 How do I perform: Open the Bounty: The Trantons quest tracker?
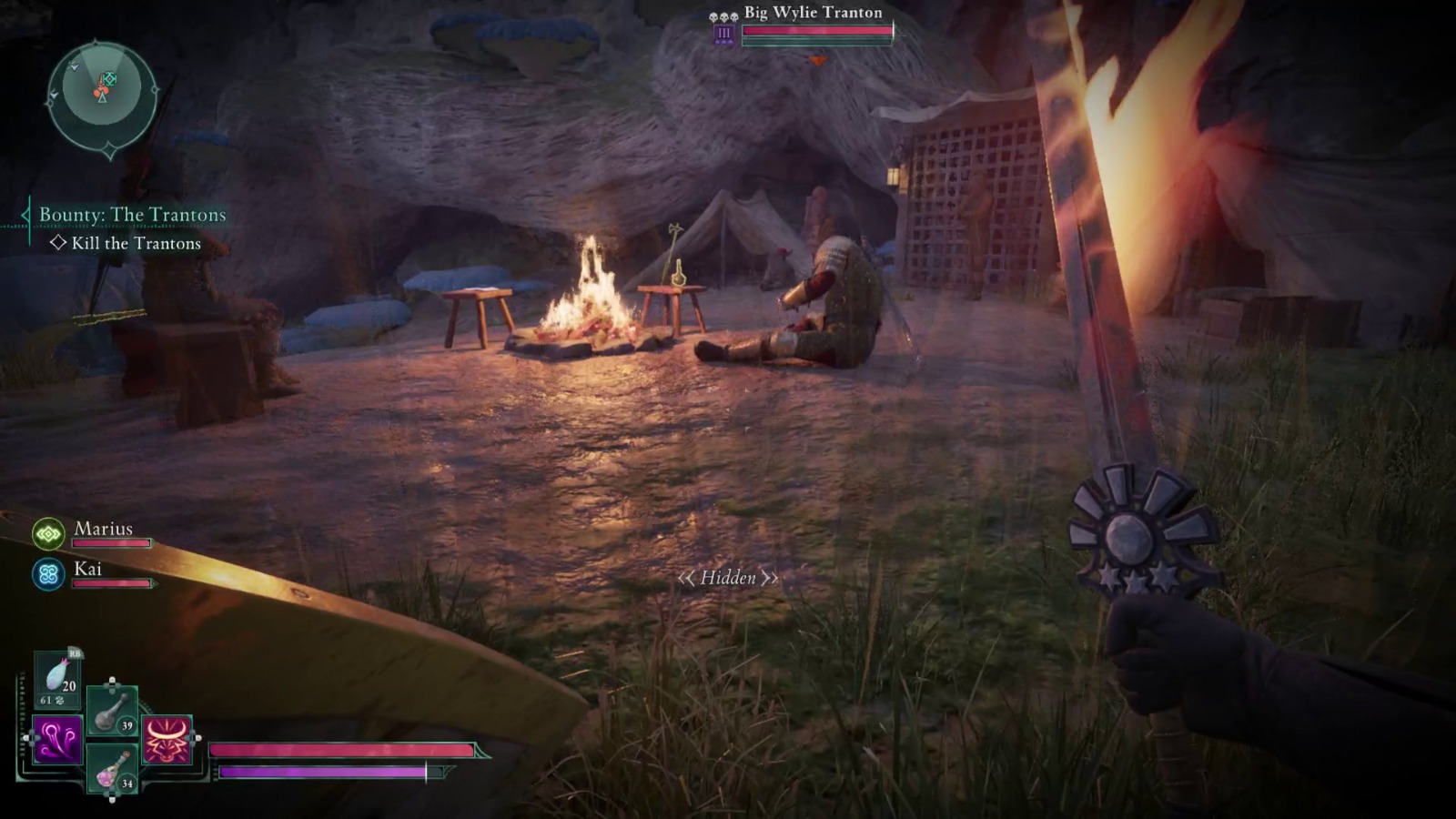click(132, 215)
